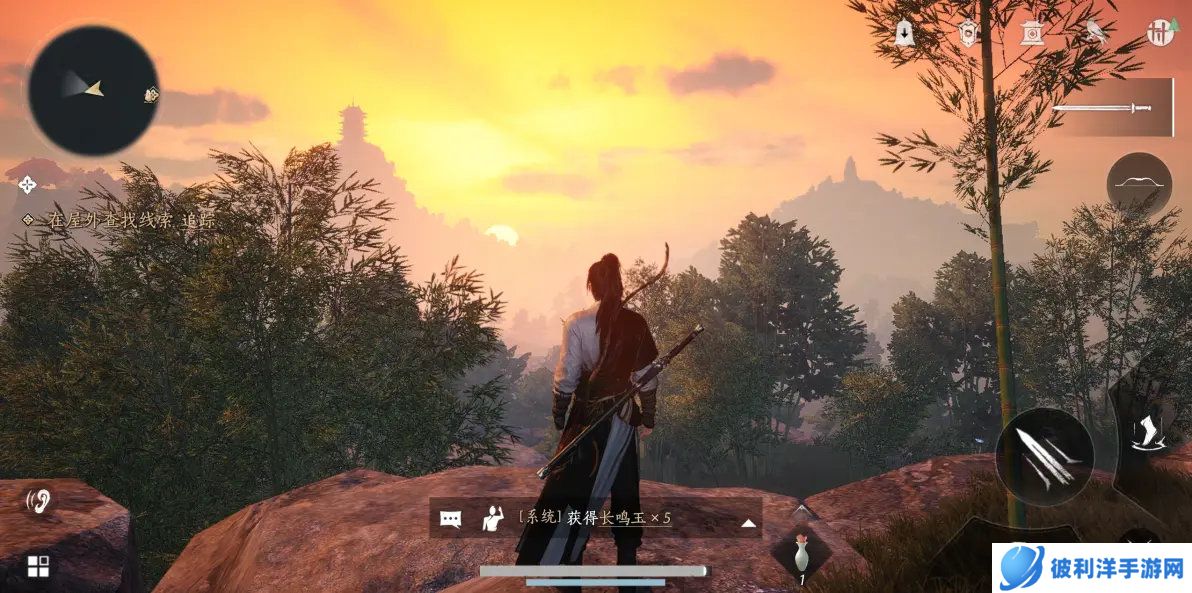Viewport: 1192px width, 593px height.
Task: Tap the bell with down arrow icon
Action: (x=905, y=33)
